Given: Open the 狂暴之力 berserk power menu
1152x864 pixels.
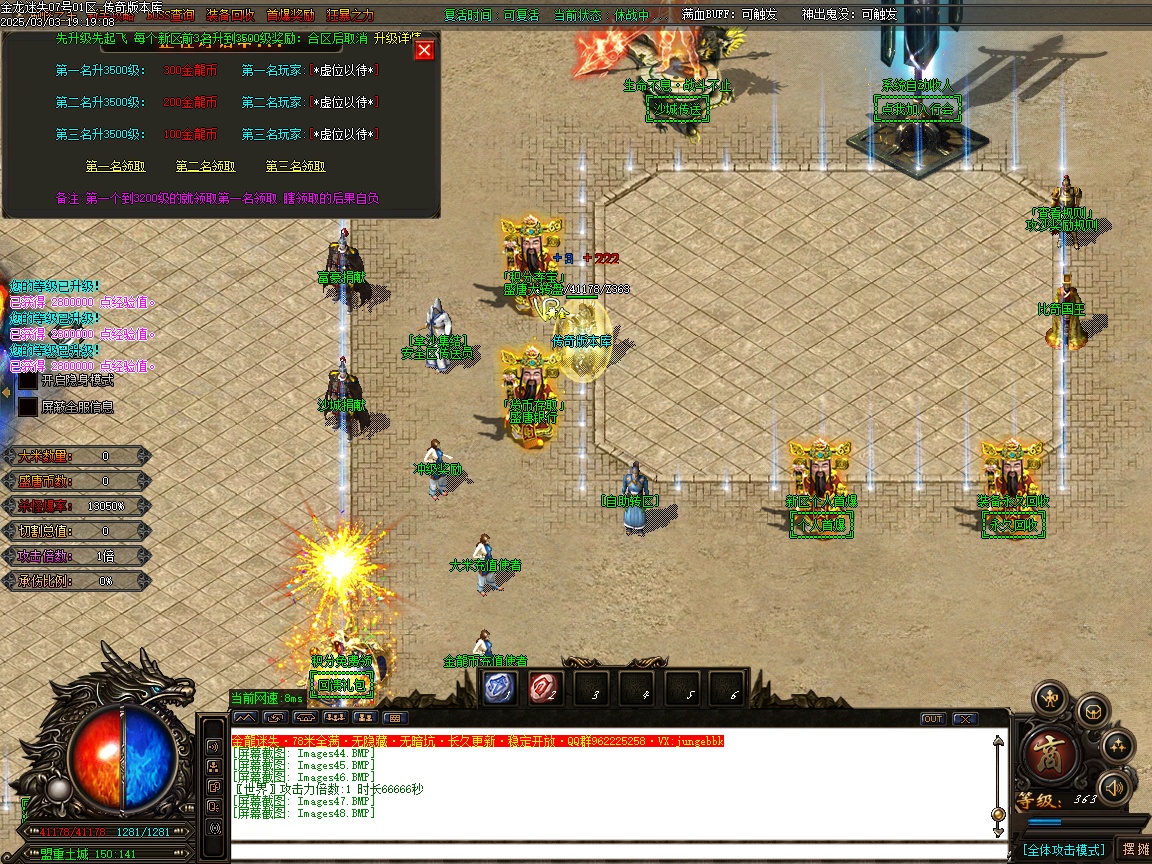Looking at the screenshot, I should point(350,15).
